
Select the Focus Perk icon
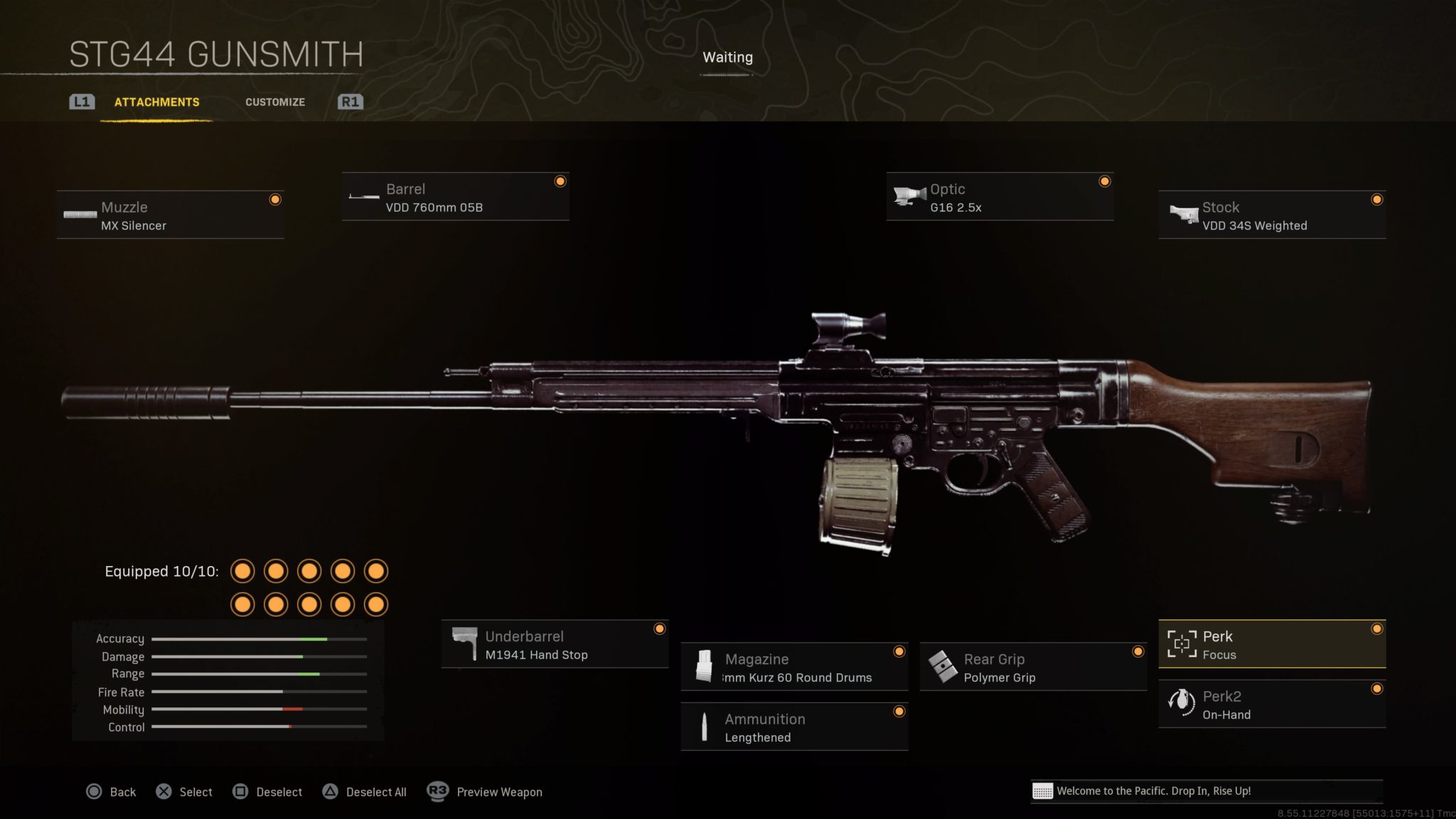click(1182, 644)
